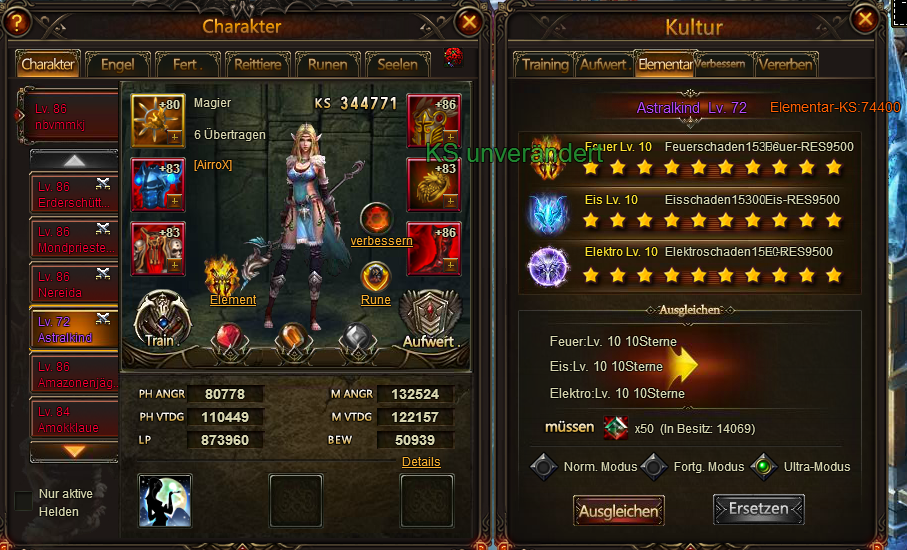The image size is (907, 550).
Task: Open the Reittiere tab
Action: click(257, 65)
